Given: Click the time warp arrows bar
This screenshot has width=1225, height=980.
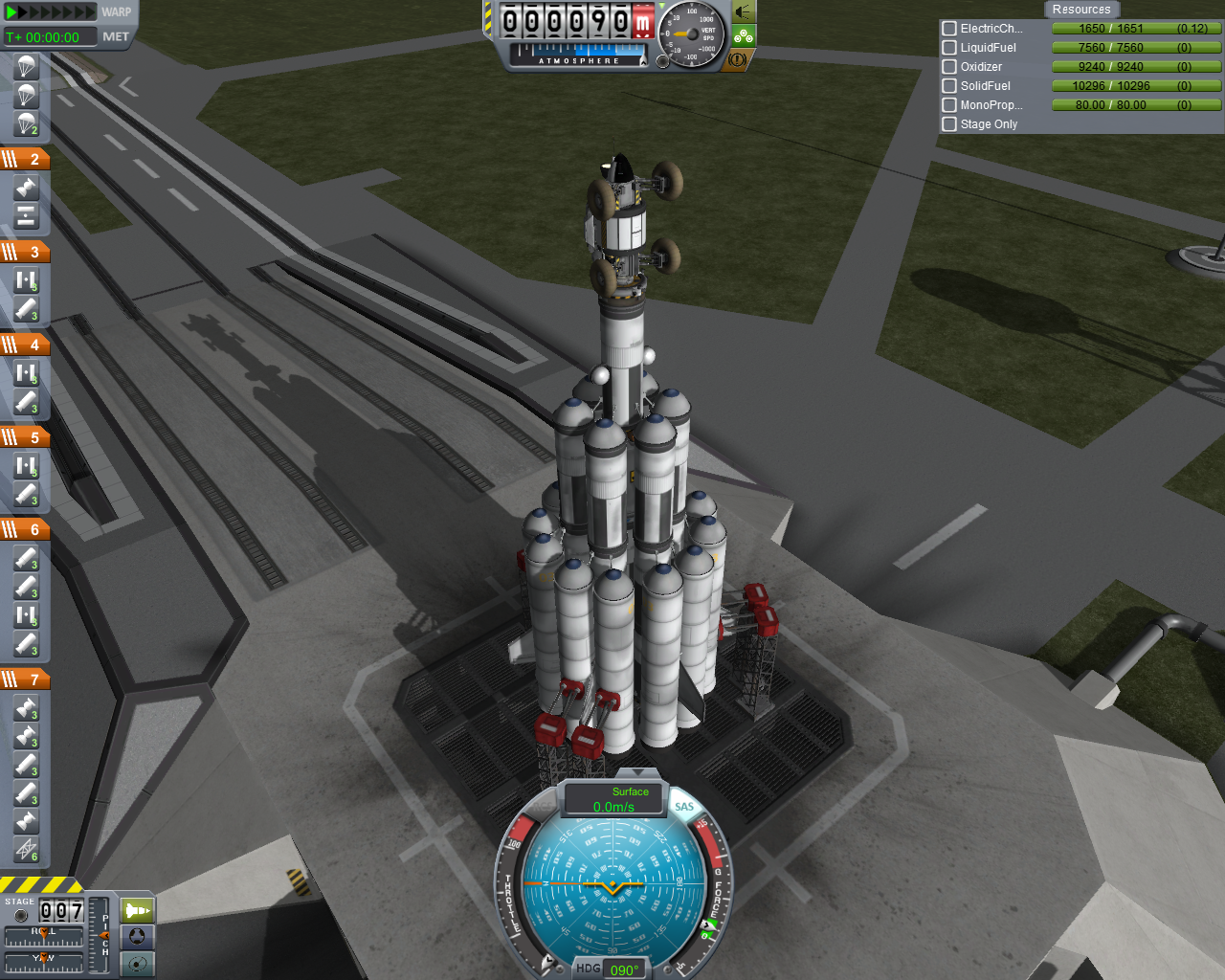Looking at the screenshot, I should (x=51, y=12).
